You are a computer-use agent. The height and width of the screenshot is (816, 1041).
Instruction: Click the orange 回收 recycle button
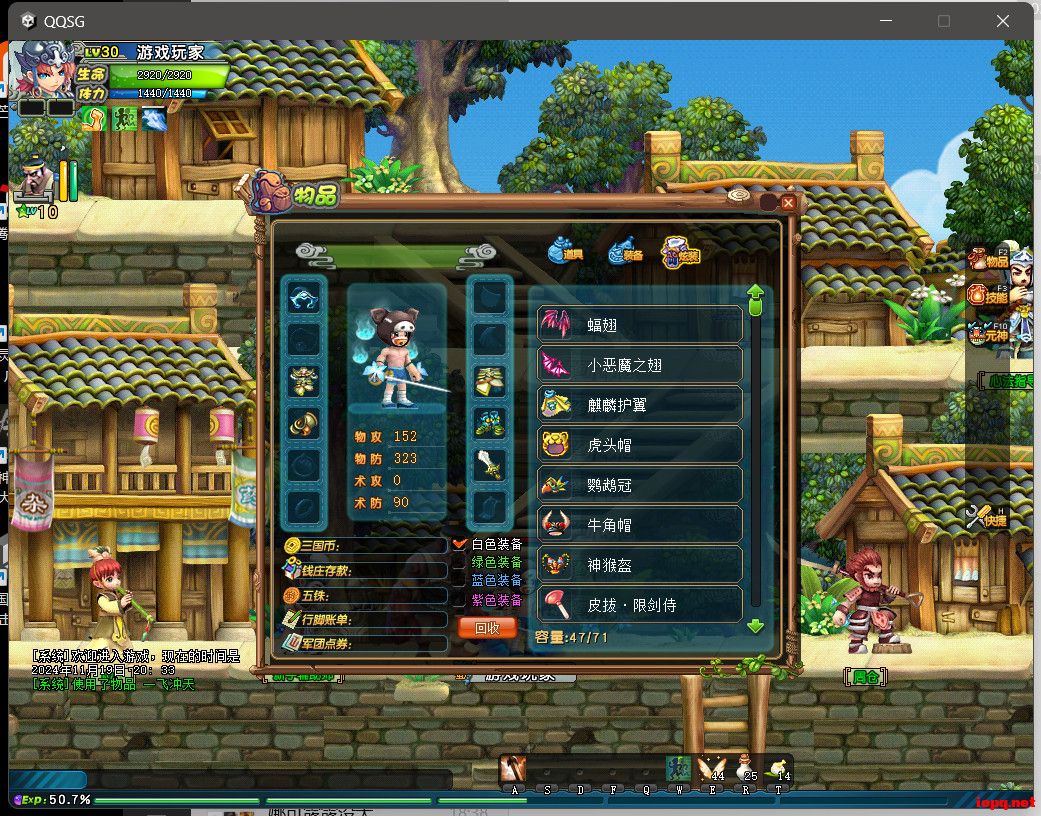(x=487, y=627)
